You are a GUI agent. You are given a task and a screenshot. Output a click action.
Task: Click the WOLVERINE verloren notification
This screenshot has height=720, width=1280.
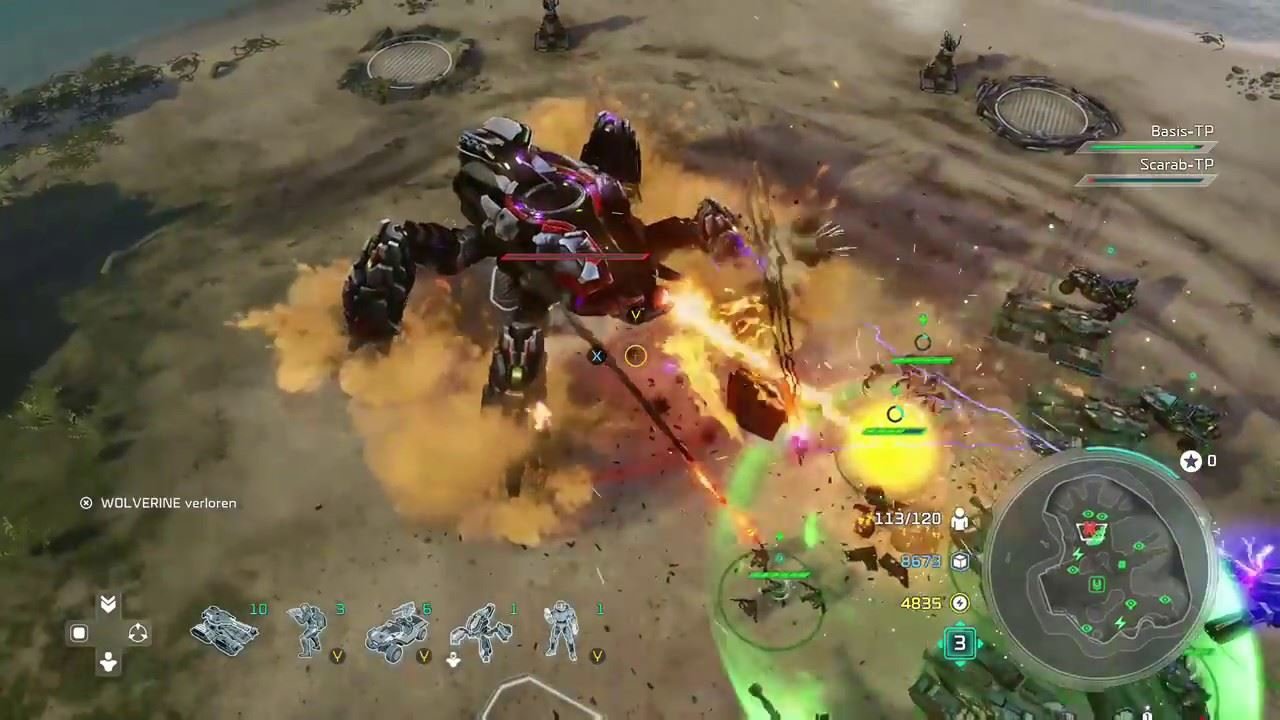pos(162,503)
